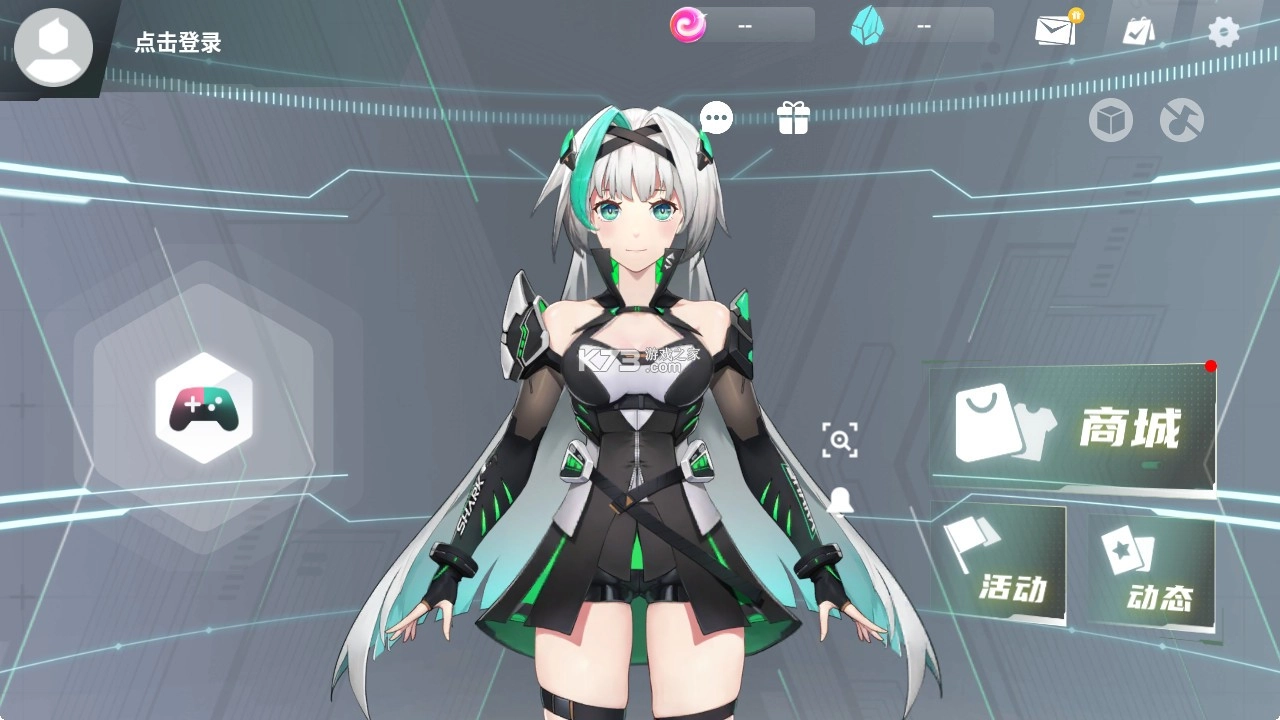Open the chat bubble icon
This screenshot has height=720, width=1280.
pos(716,117)
